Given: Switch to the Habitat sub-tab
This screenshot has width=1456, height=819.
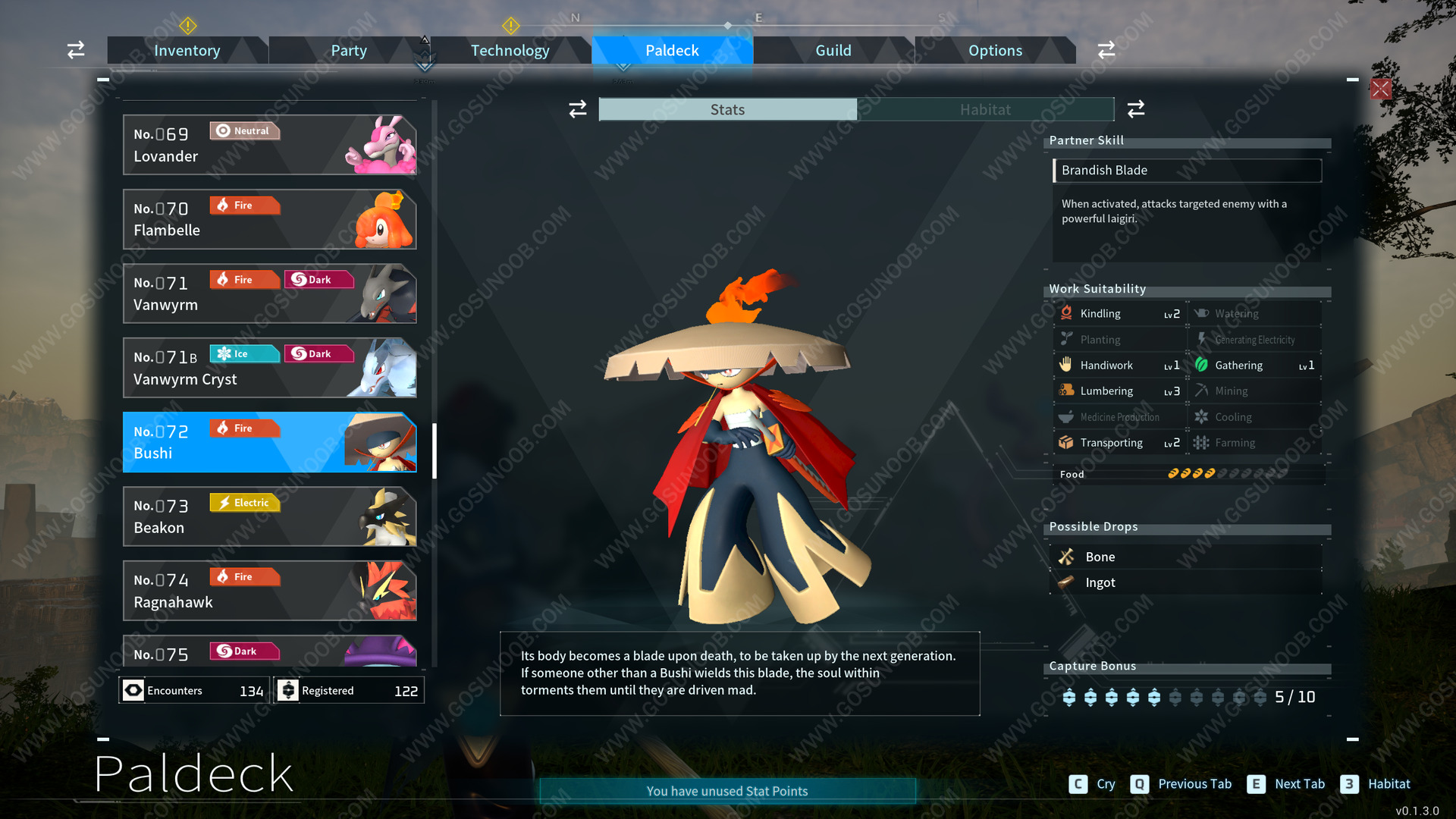Looking at the screenshot, I should click(x=985, y=110).
